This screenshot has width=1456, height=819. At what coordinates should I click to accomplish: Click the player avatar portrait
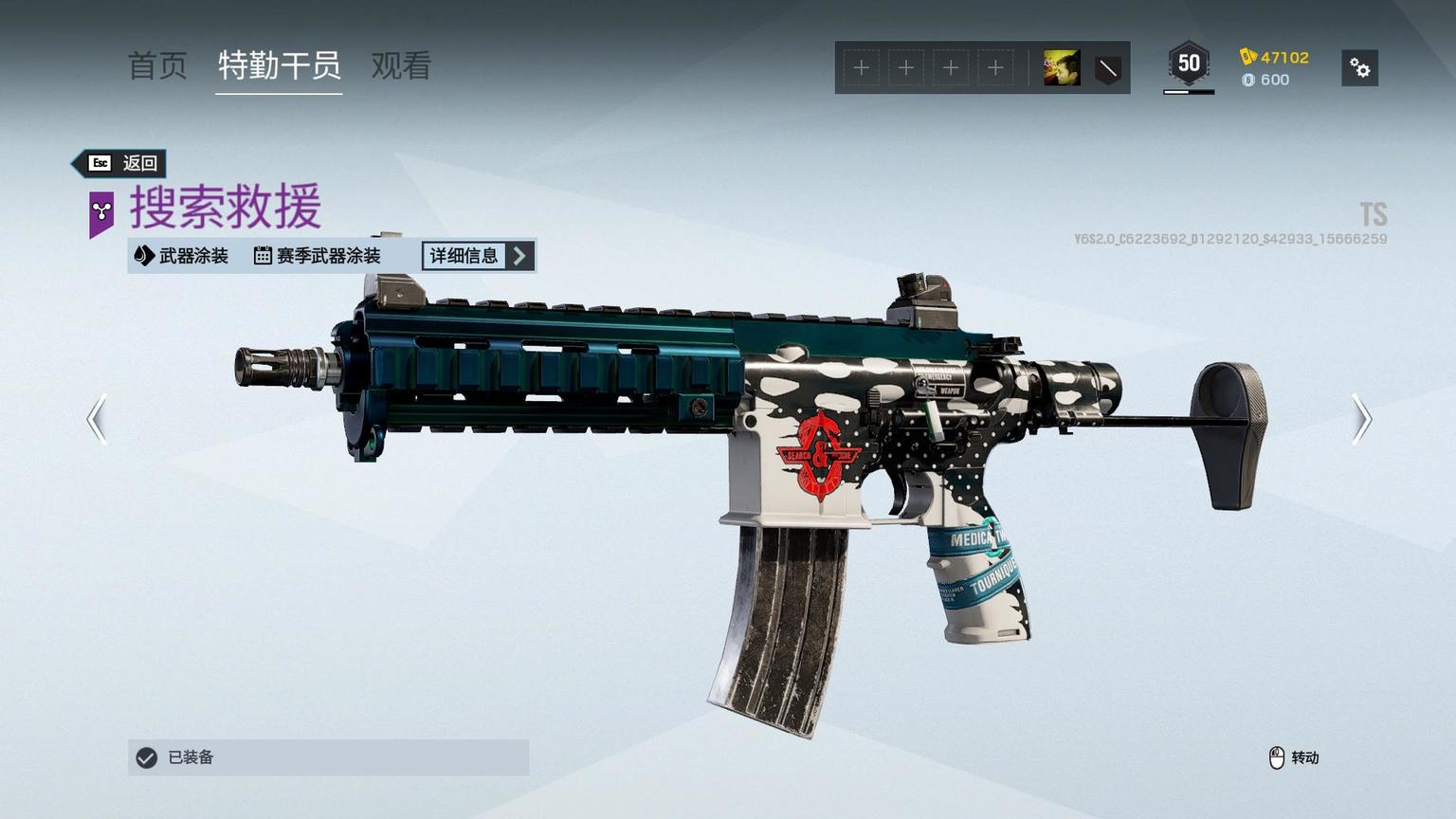[1062, 68]
